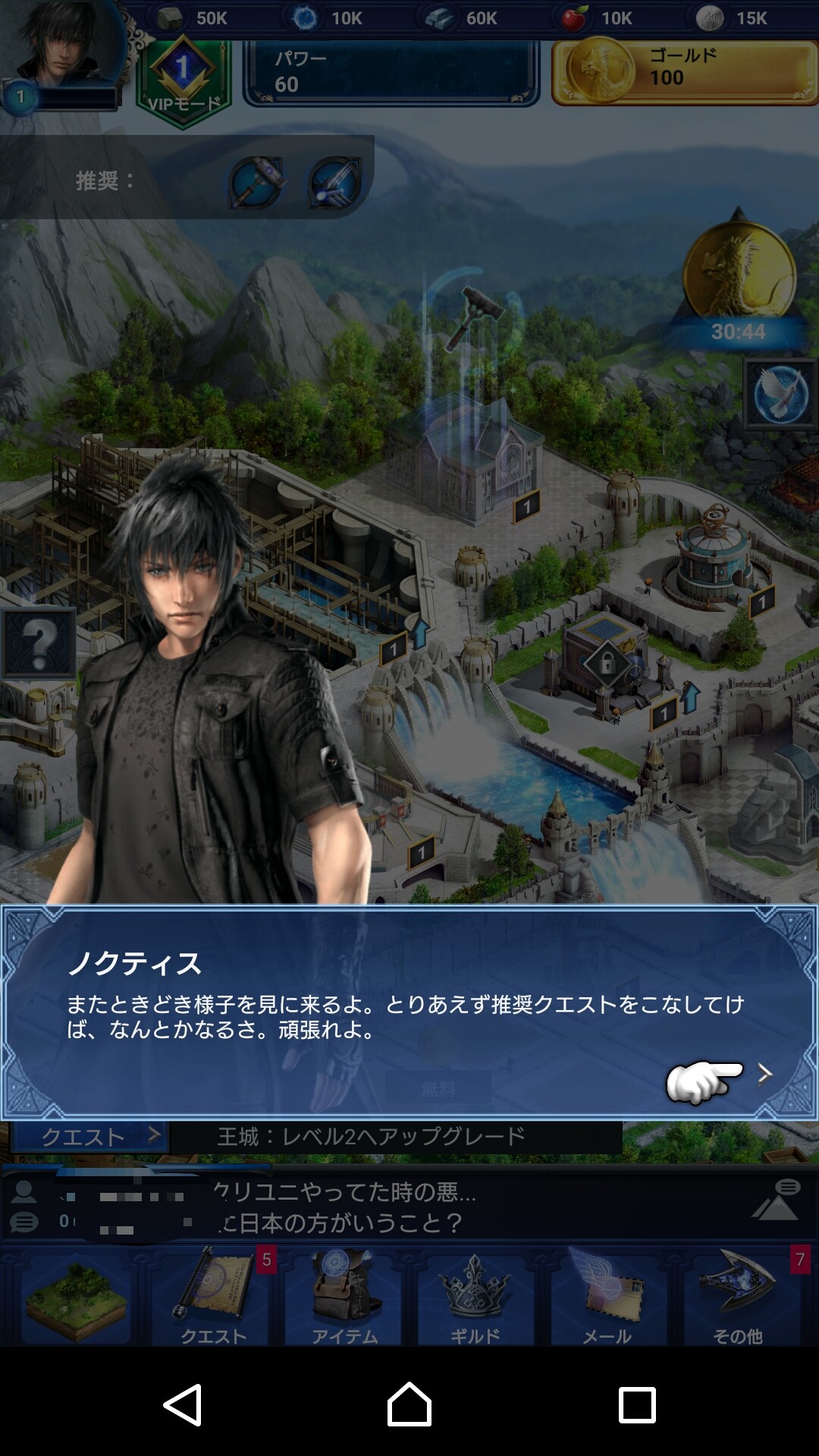
Task: Tap the Android home button
Action: [x=409, y=1404]
